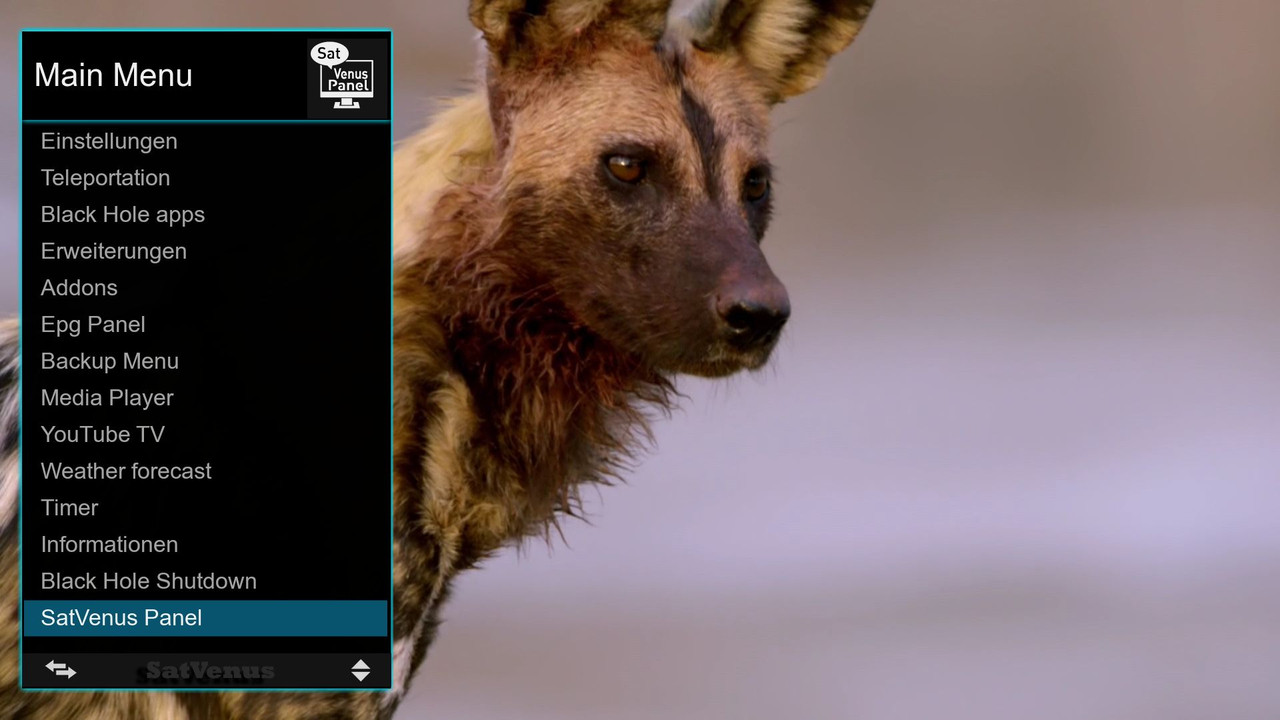This screenshot has height=720, width=1280.
Task: Select Epg Panel
Action: [93, 325]
